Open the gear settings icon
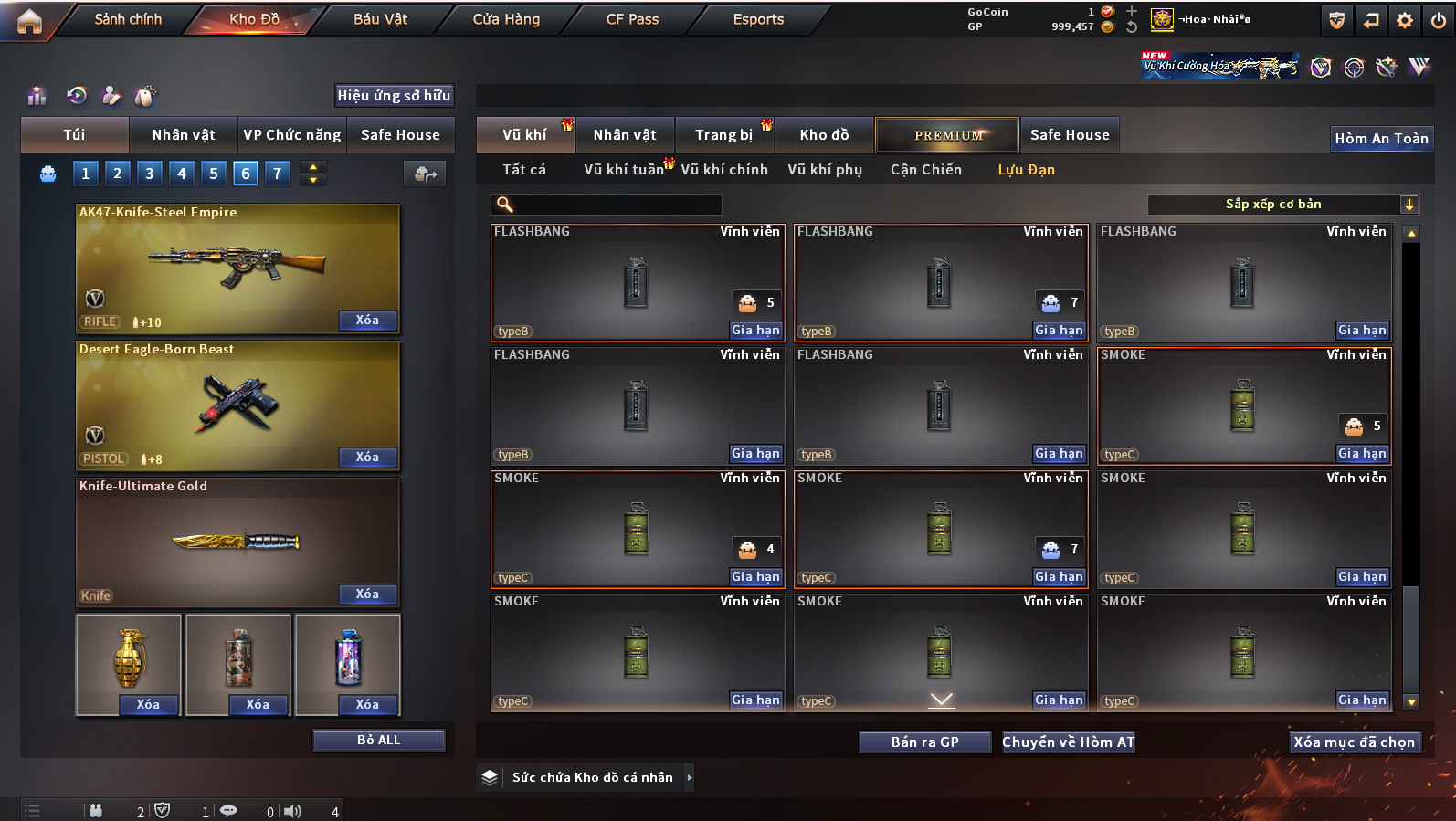This screenshot has width=1456, height=821. [x=1405, y=20]
